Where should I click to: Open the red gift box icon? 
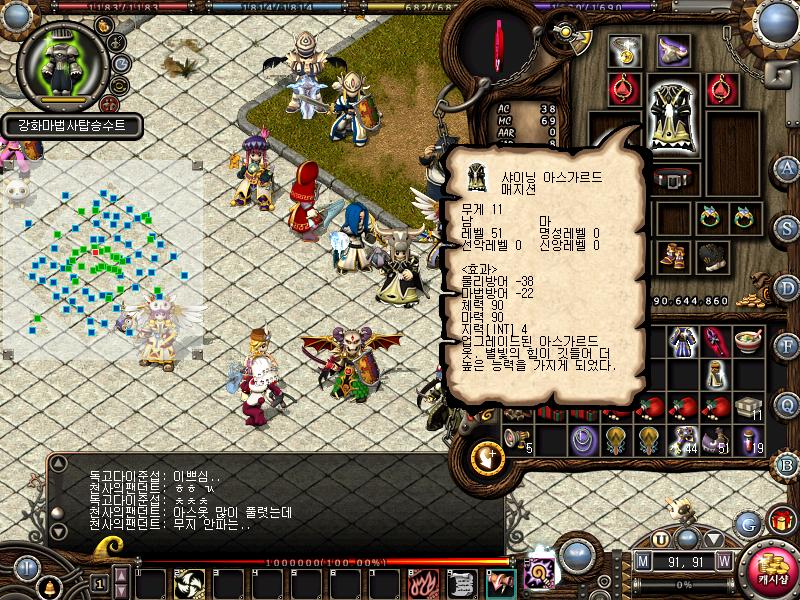(x=781, y=520)
